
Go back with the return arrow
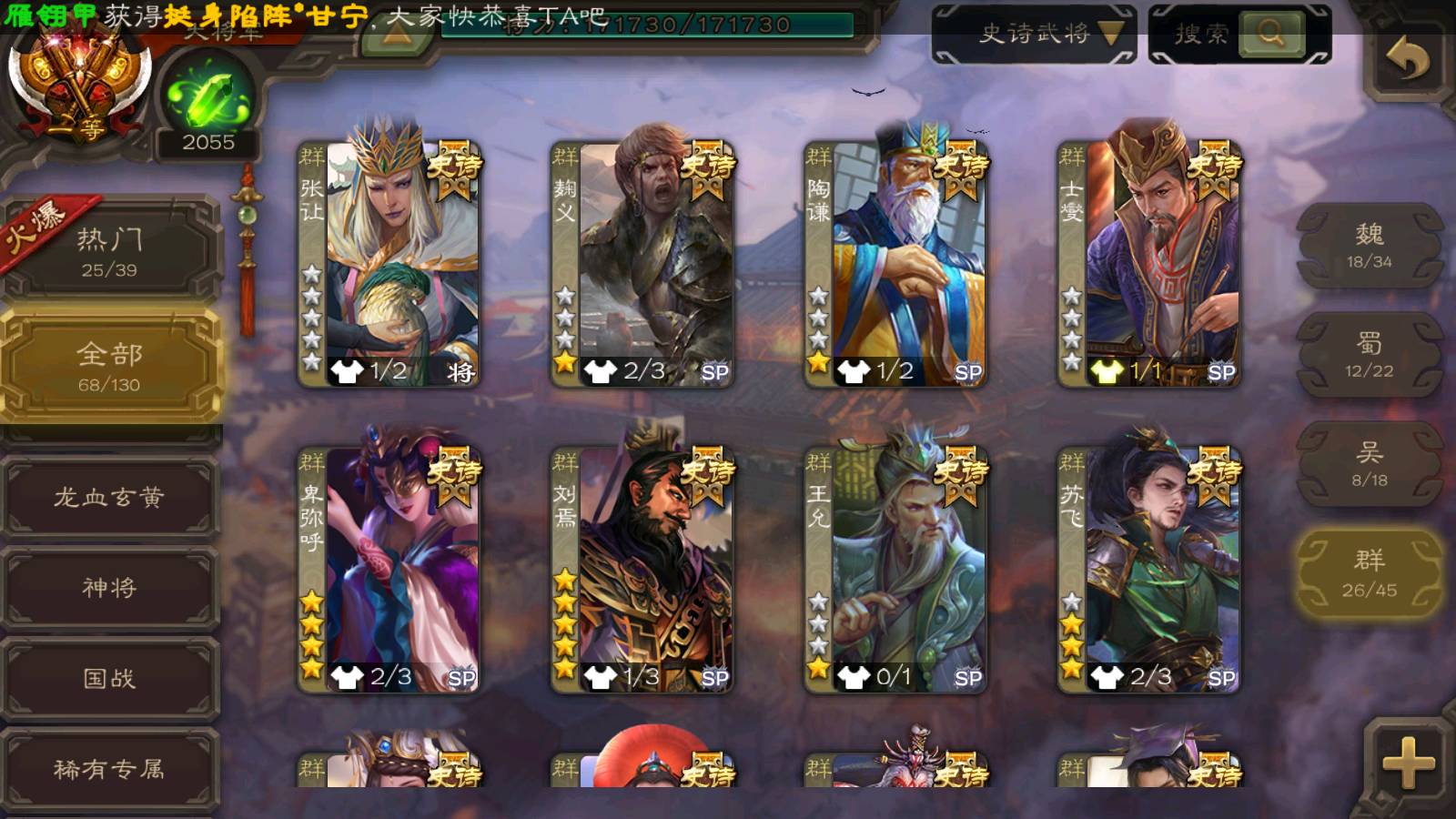1407,60
